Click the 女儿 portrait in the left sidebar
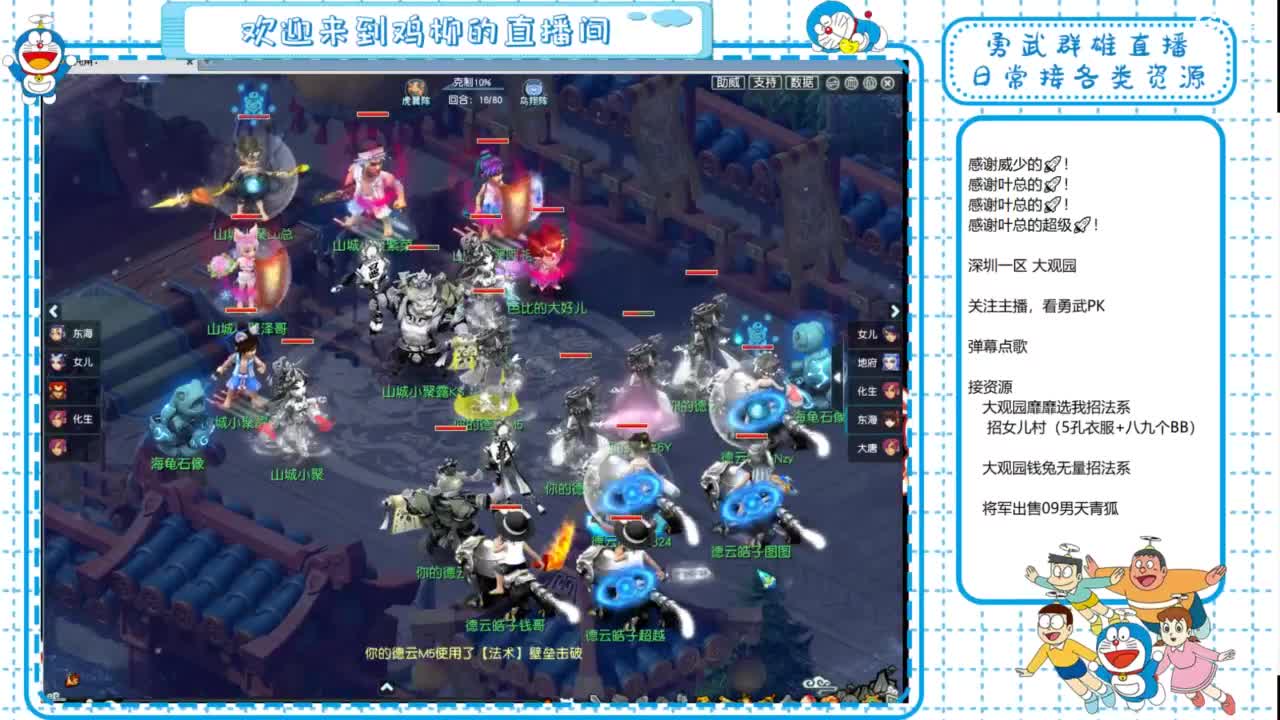This screenshot has width=1280, height=720. click(x=56, y=360)
